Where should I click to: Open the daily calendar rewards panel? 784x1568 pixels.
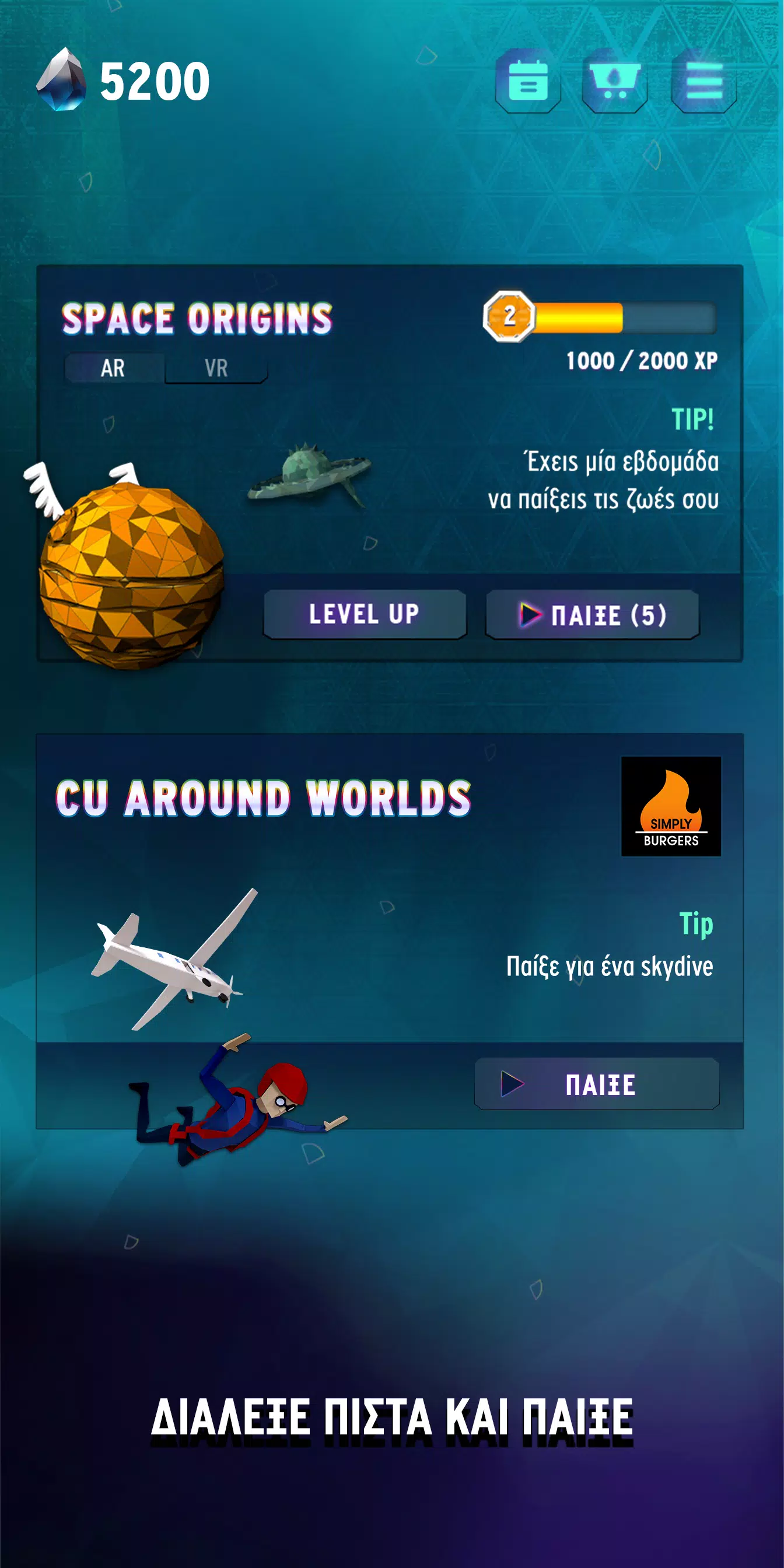click(527, 81)
